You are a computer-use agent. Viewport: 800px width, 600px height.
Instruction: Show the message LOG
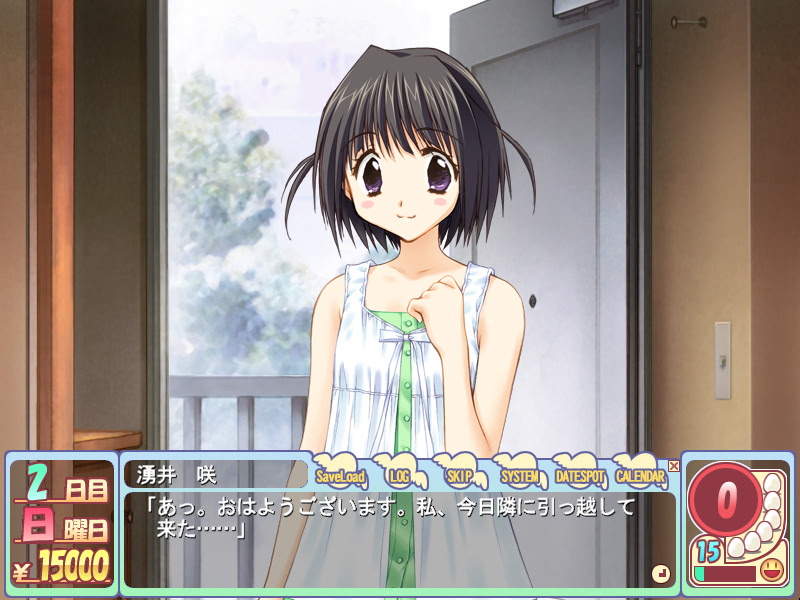pos(401,476)
